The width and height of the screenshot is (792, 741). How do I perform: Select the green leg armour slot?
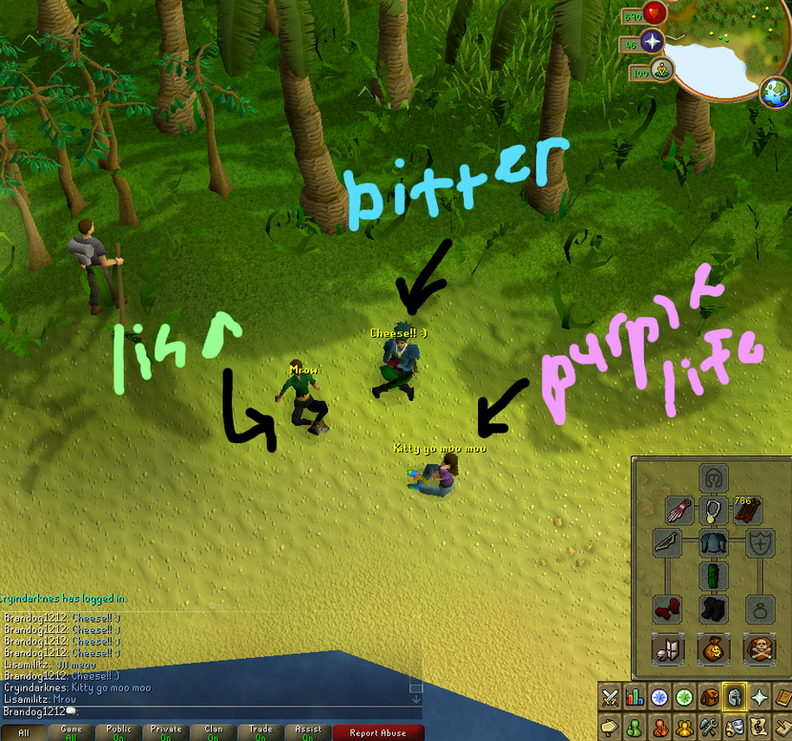pos(712,576)
